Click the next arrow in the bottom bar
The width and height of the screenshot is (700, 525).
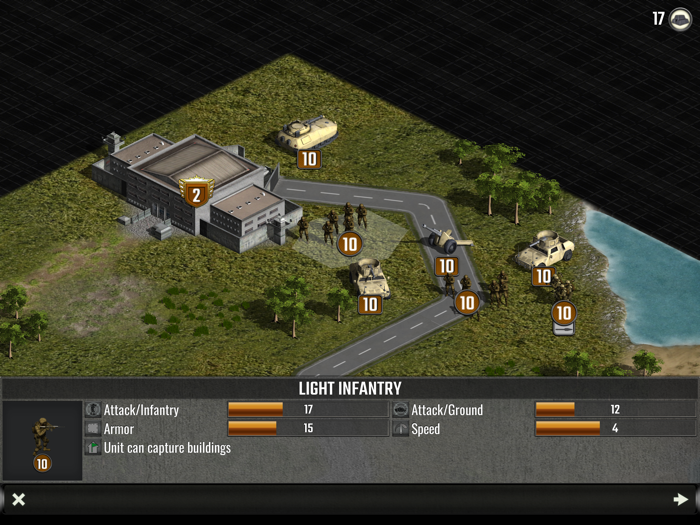681,499
